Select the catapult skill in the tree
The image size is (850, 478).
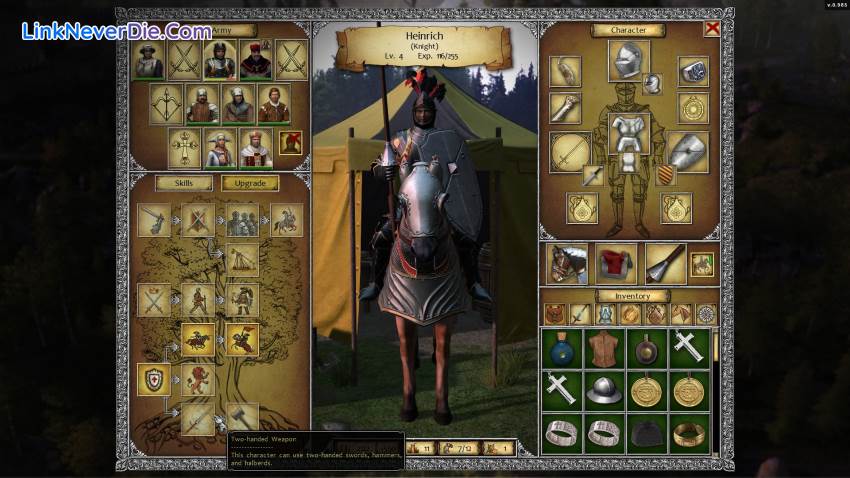pos(241,260)
